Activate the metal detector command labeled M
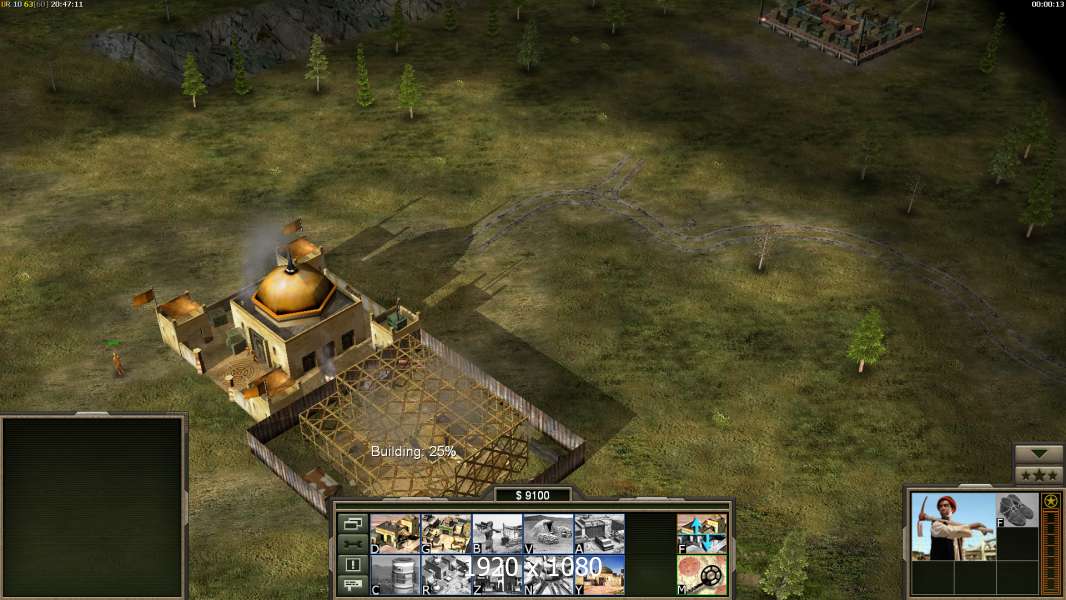Screen dimensions: 1066x600 tap(702, 575)
